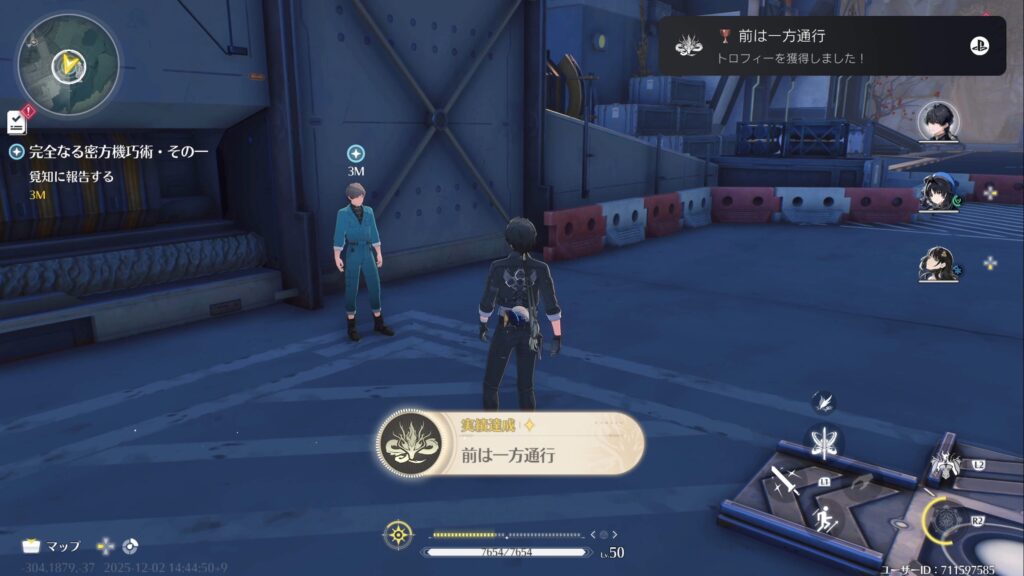Open the マップ map shortcut
The height and width of the screenshot is (576, 1024).
pyautogui.click(x=52, y=546)
